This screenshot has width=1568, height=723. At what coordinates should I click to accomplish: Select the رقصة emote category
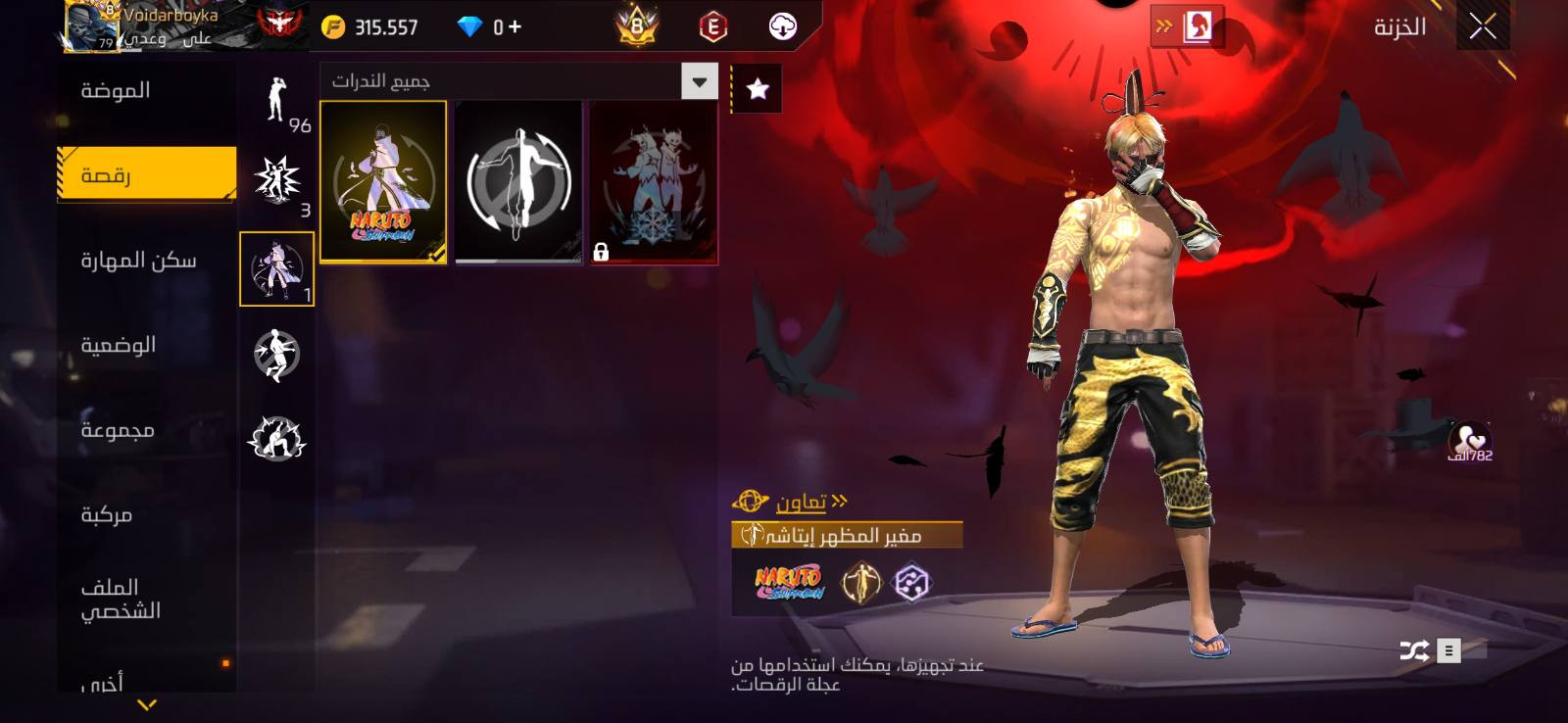click(x=147, y=175)
